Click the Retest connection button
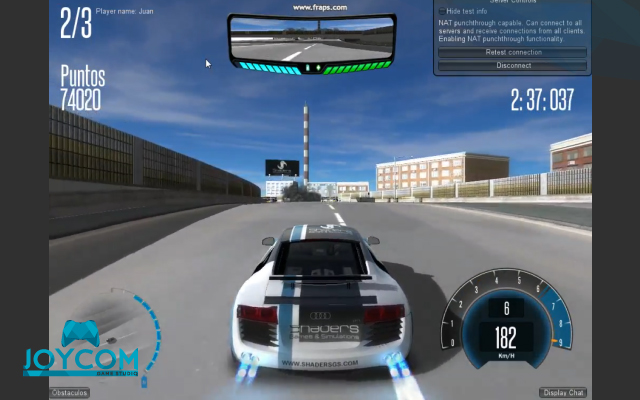 (513, 52)
